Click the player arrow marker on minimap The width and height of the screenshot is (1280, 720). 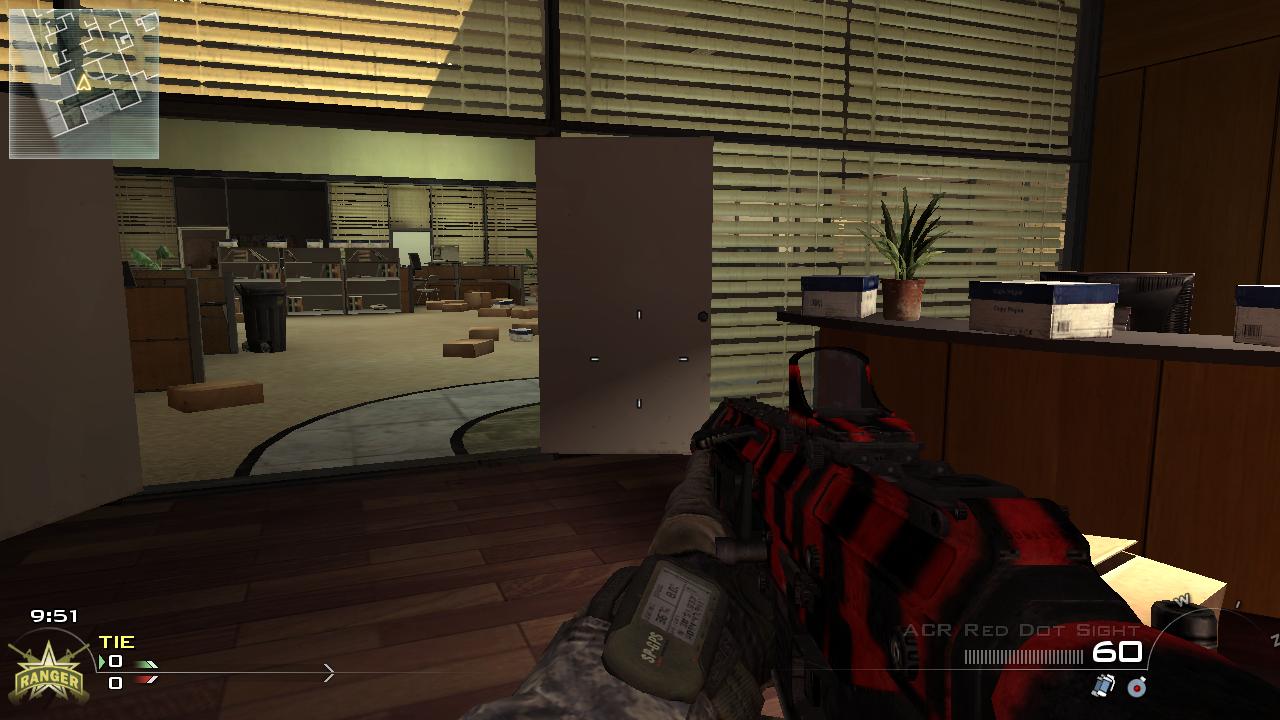[84, 83]
